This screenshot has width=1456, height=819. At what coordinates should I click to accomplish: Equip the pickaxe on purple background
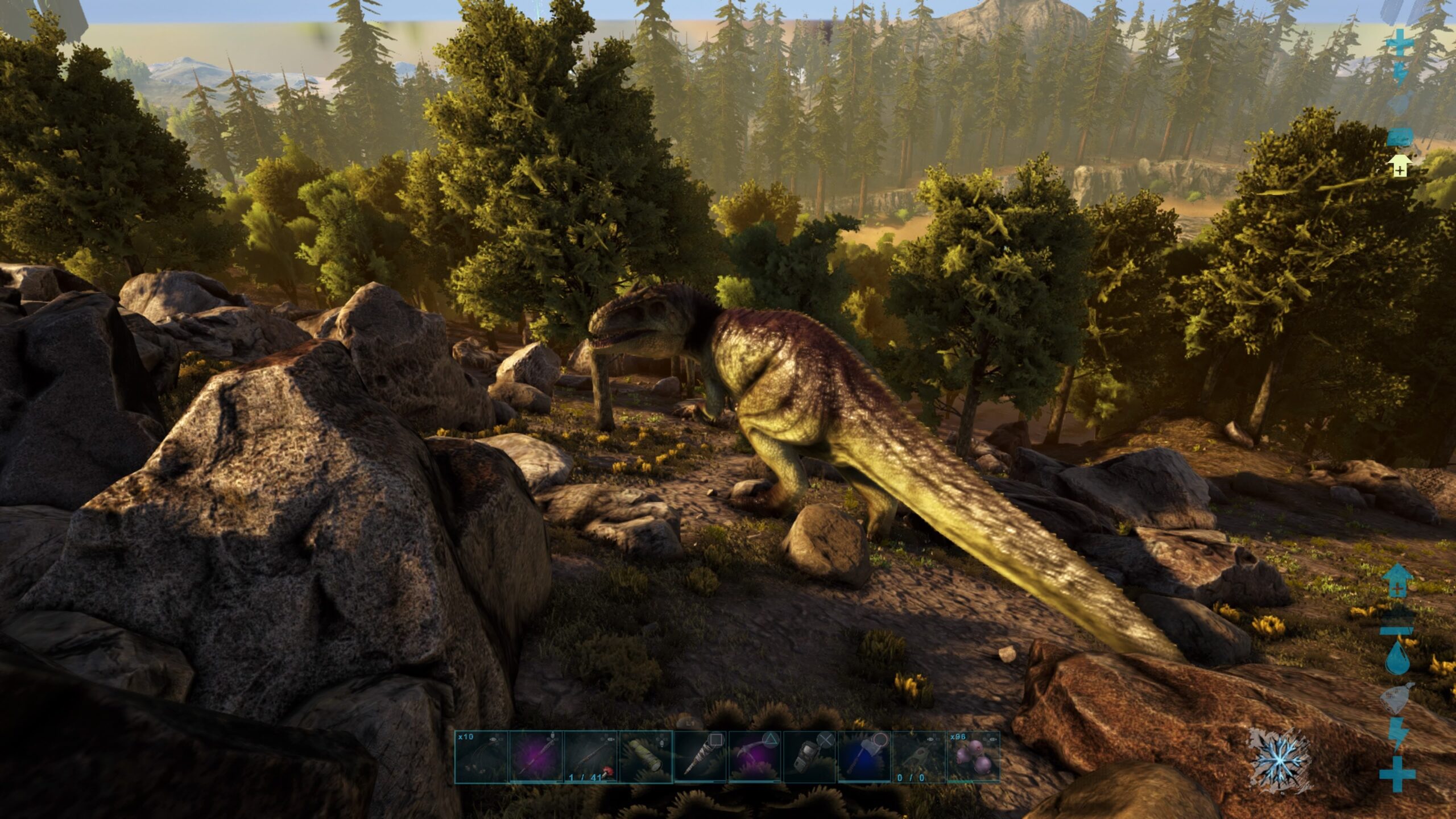pos(755,757)
